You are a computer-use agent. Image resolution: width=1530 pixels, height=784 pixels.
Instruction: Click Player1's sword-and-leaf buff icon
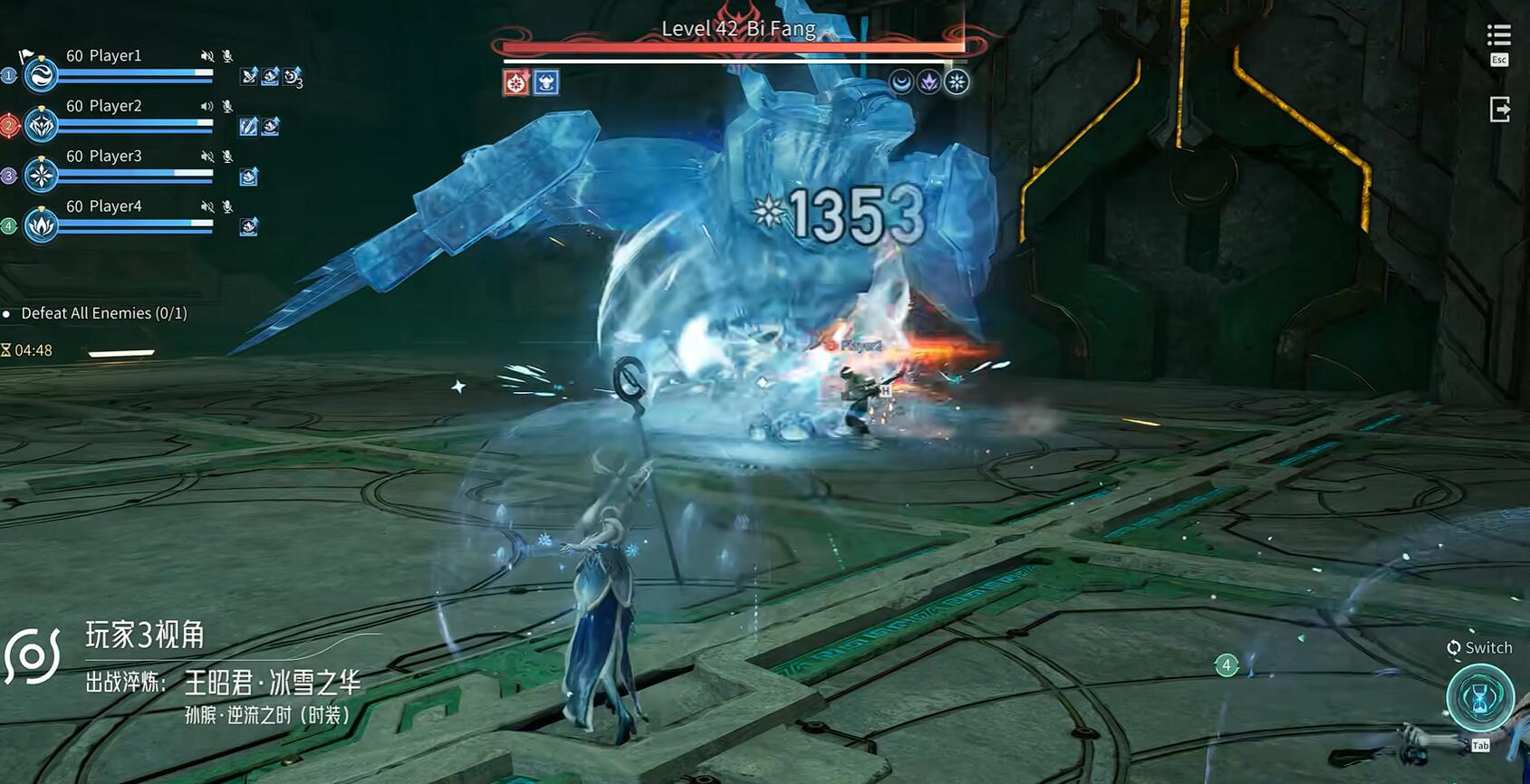click(x=248, y=77)
